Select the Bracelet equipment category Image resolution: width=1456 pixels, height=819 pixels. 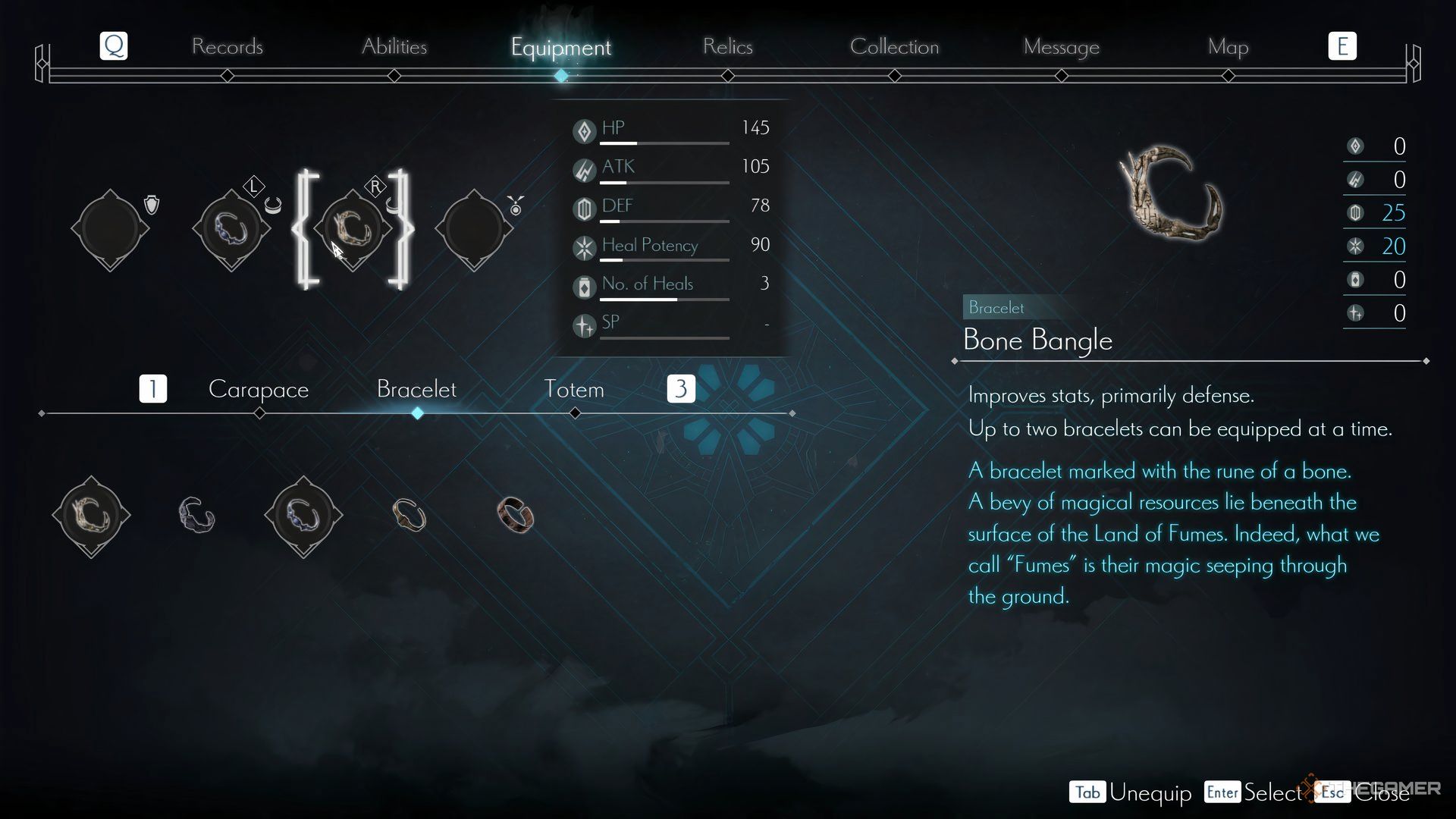click(416, 390)
